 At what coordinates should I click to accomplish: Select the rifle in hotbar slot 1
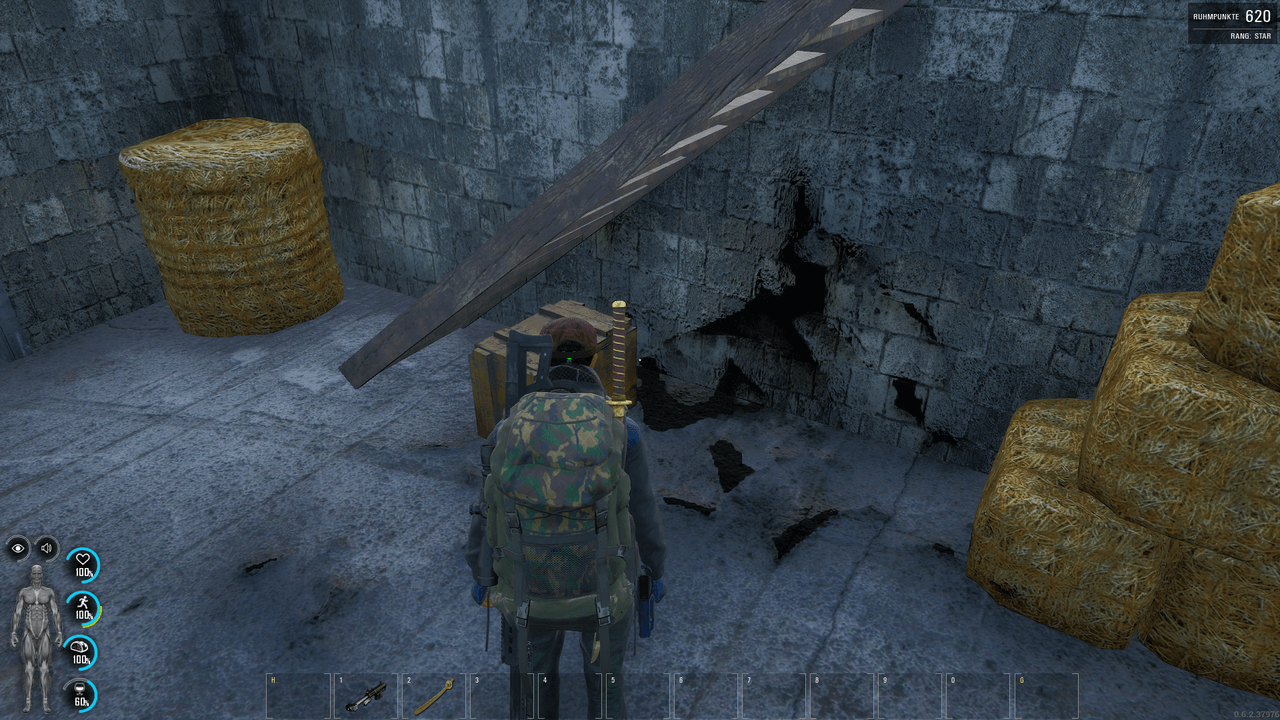(366, 695)
